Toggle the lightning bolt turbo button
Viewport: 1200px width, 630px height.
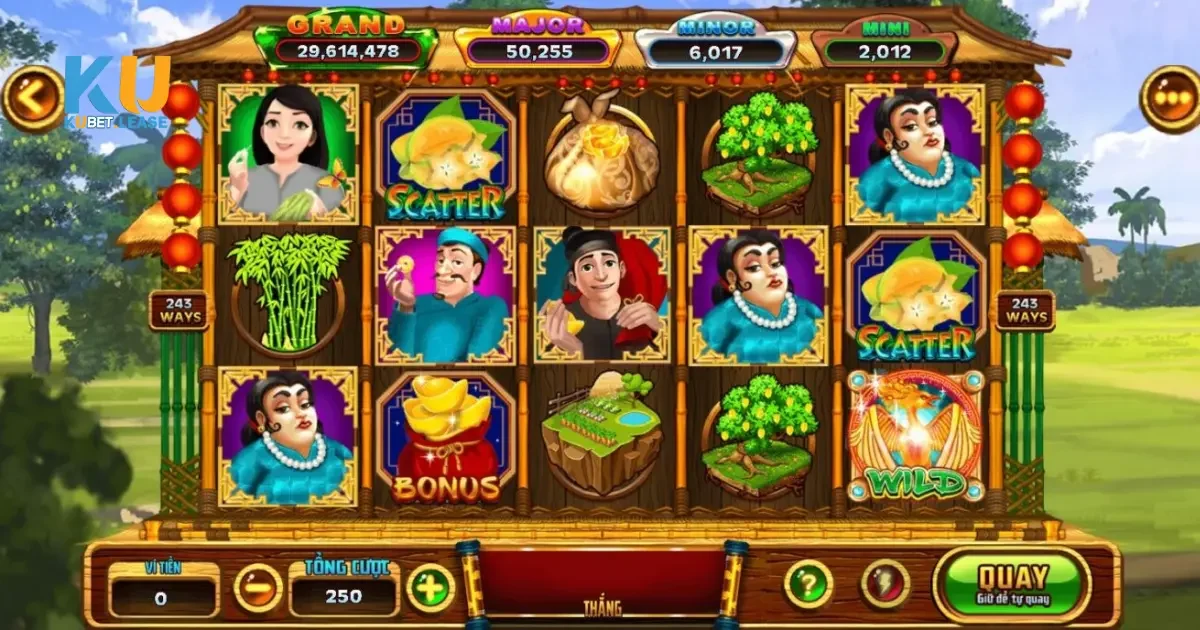click(885, 584)
